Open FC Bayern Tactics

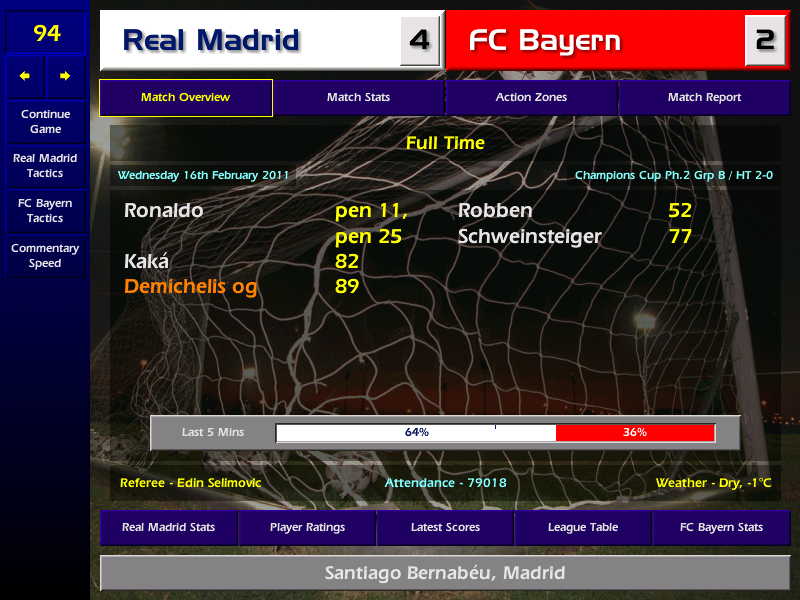(x=45, y=211)
